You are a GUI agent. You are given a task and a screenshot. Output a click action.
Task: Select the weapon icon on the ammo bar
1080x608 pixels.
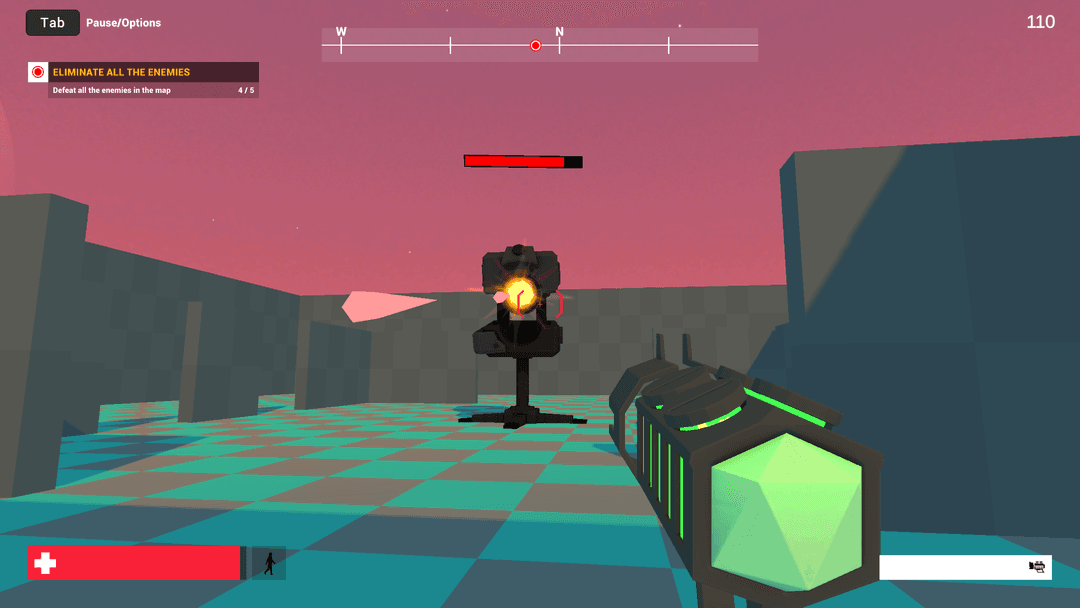1037,567
